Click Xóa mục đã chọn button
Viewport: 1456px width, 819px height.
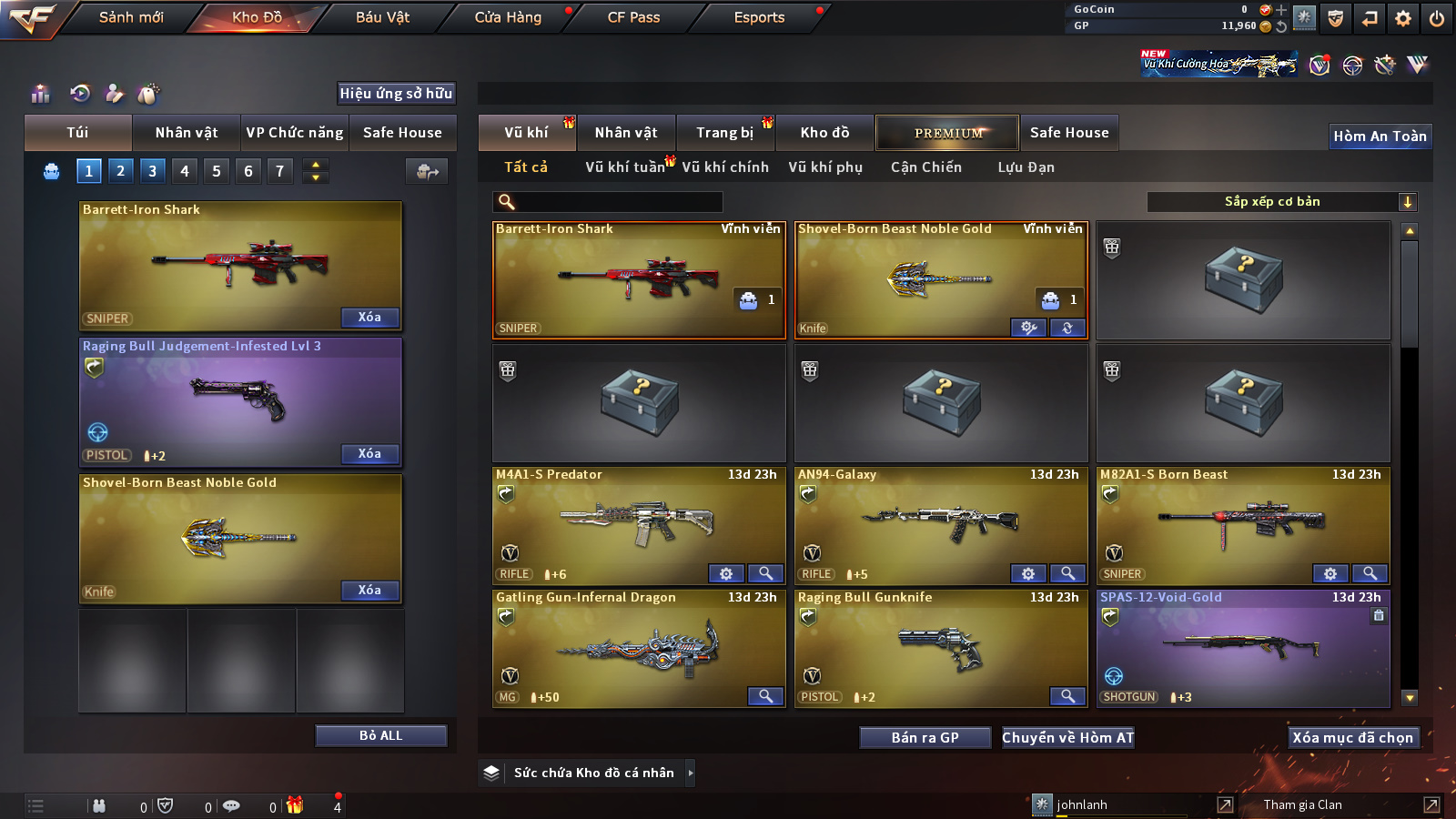coord(1352,737)
